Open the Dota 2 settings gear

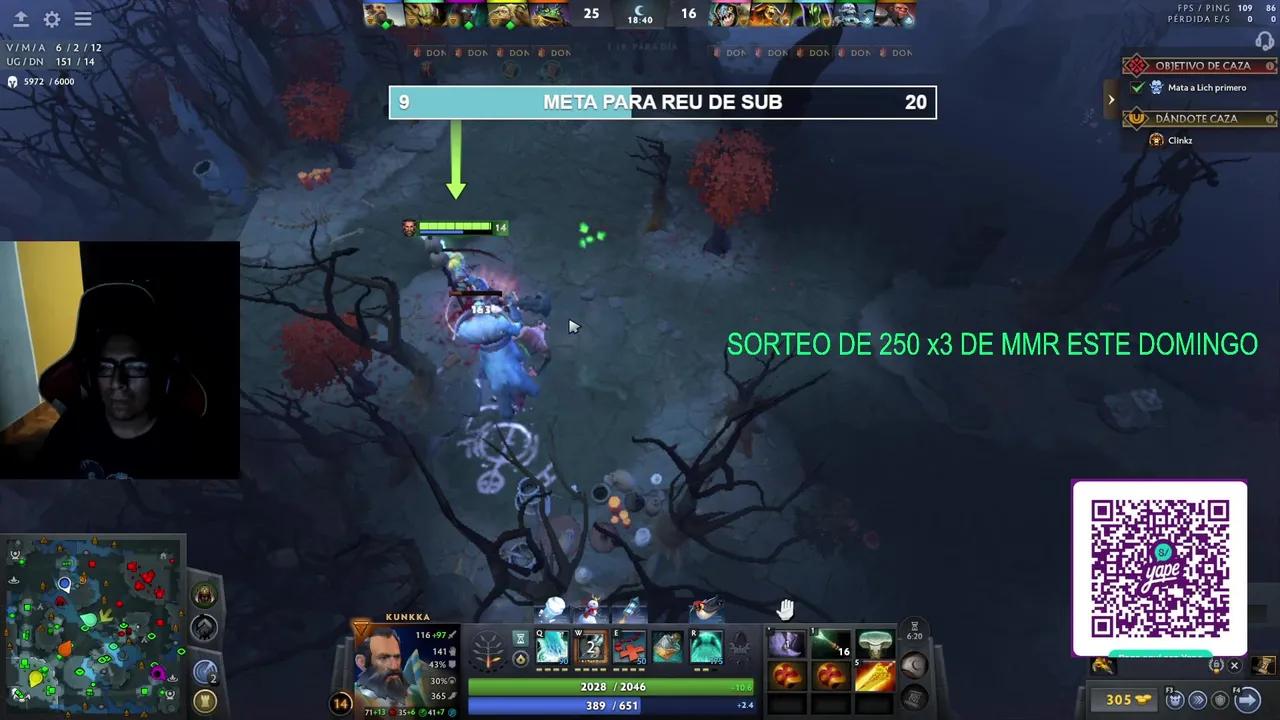[52, 19]
